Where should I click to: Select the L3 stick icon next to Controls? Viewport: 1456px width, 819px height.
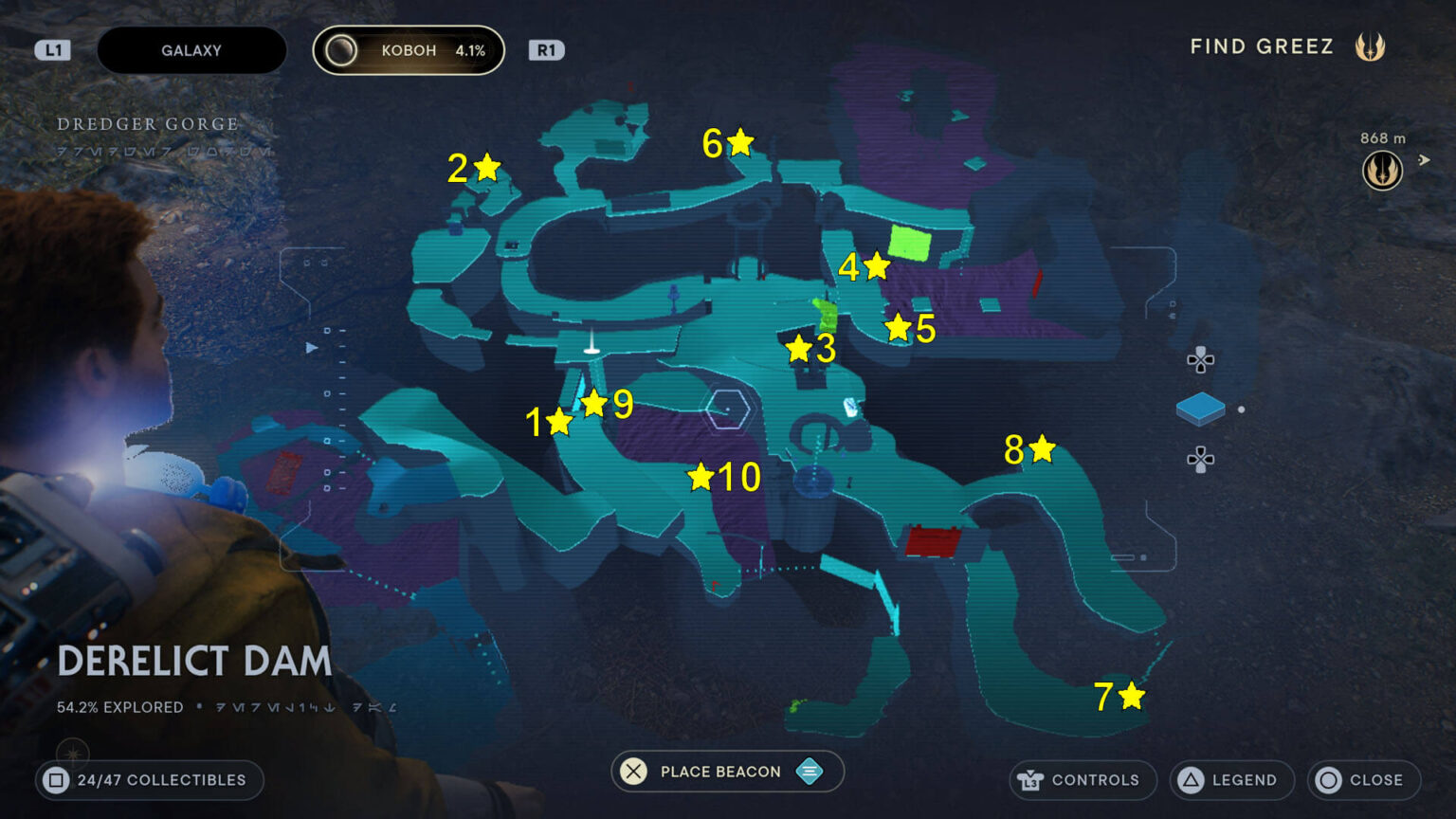tap(1028, 780)
